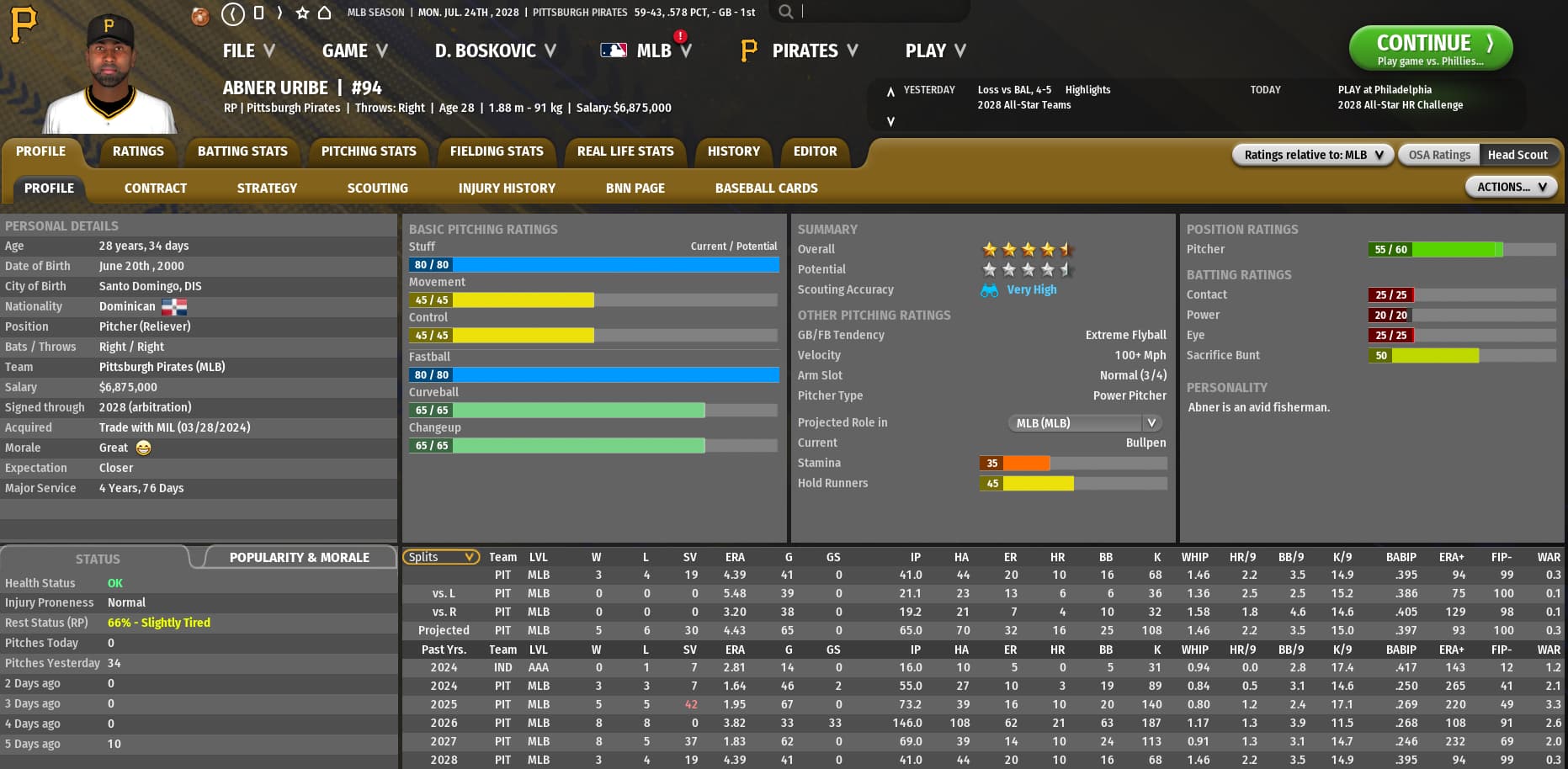Change the Ratings relative to MLB dropdown
The height and width of the screenshot is (769, 1568).
pos(1313,155)
